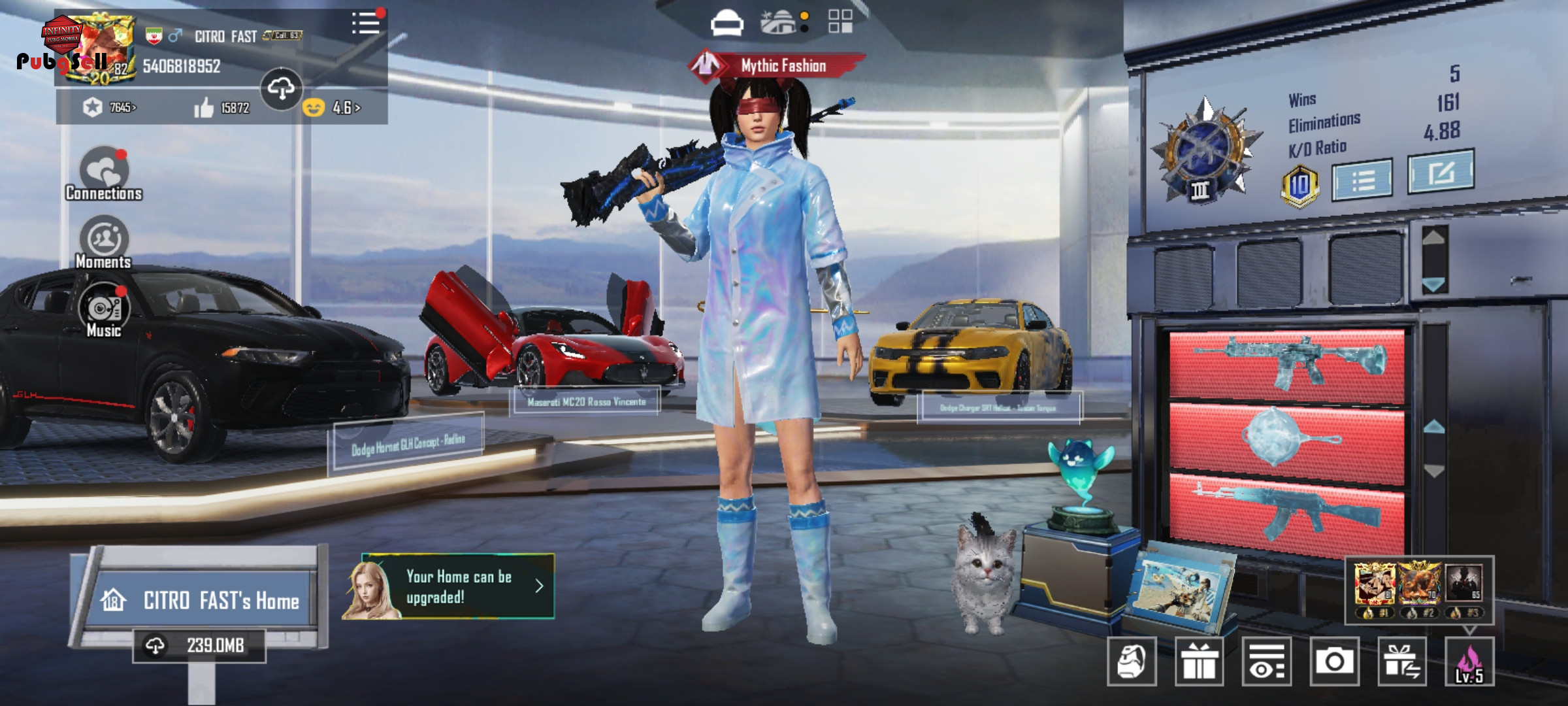Open Mythic Fashion banner

tap(777, 65)
